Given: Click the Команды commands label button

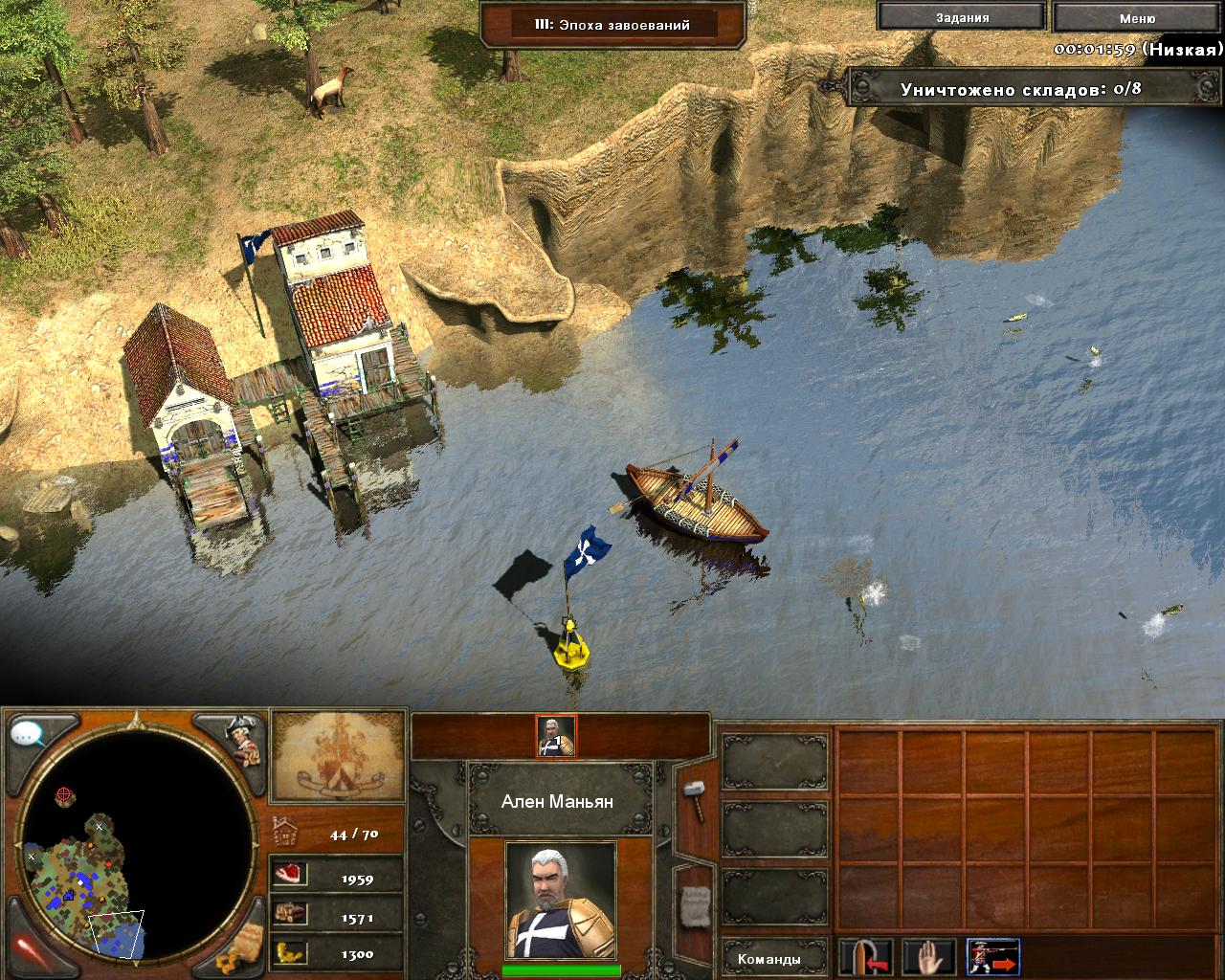Looking at the screenshot, I should [769, 959].
